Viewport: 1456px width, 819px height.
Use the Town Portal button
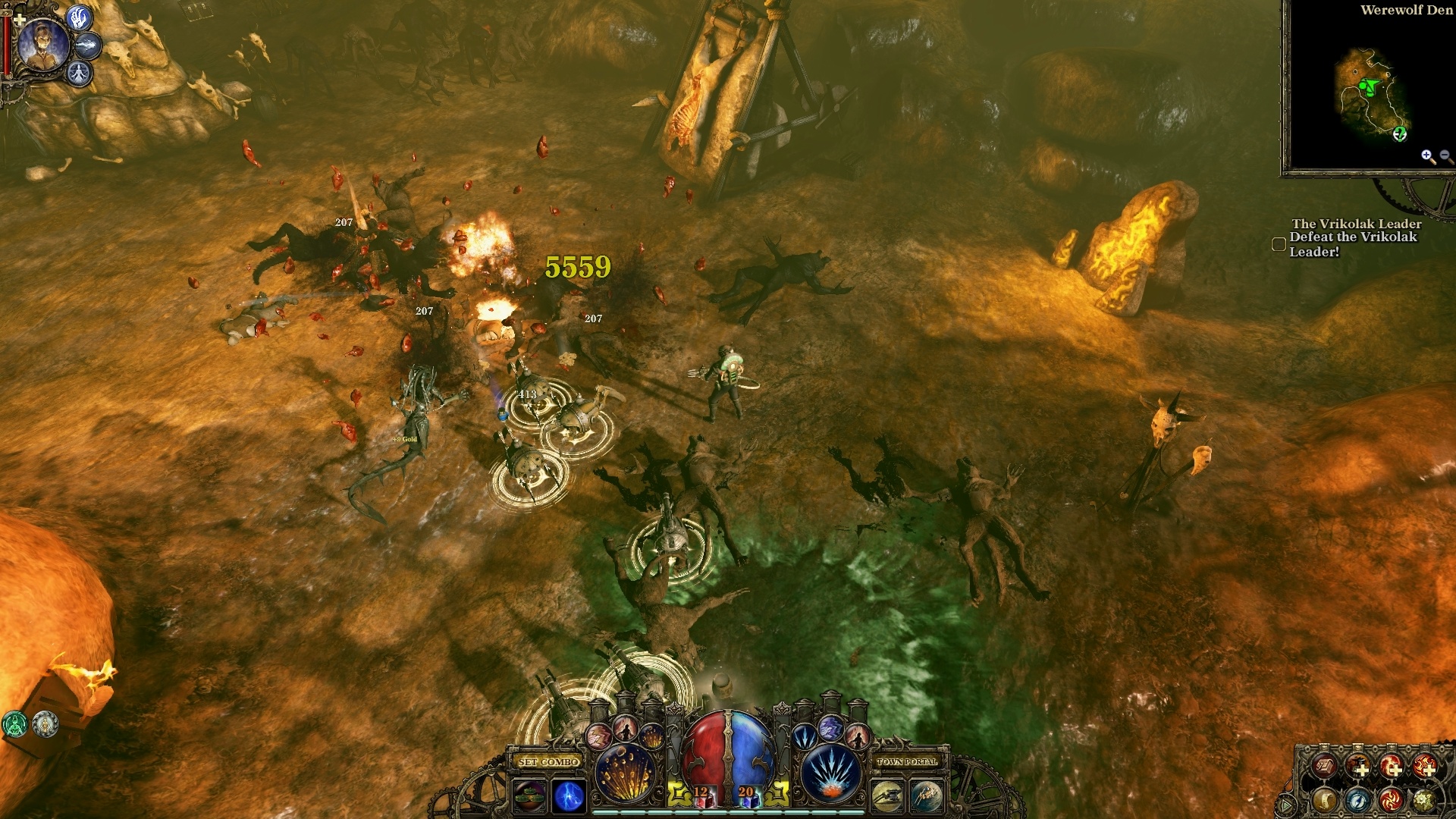pos(907,761)
